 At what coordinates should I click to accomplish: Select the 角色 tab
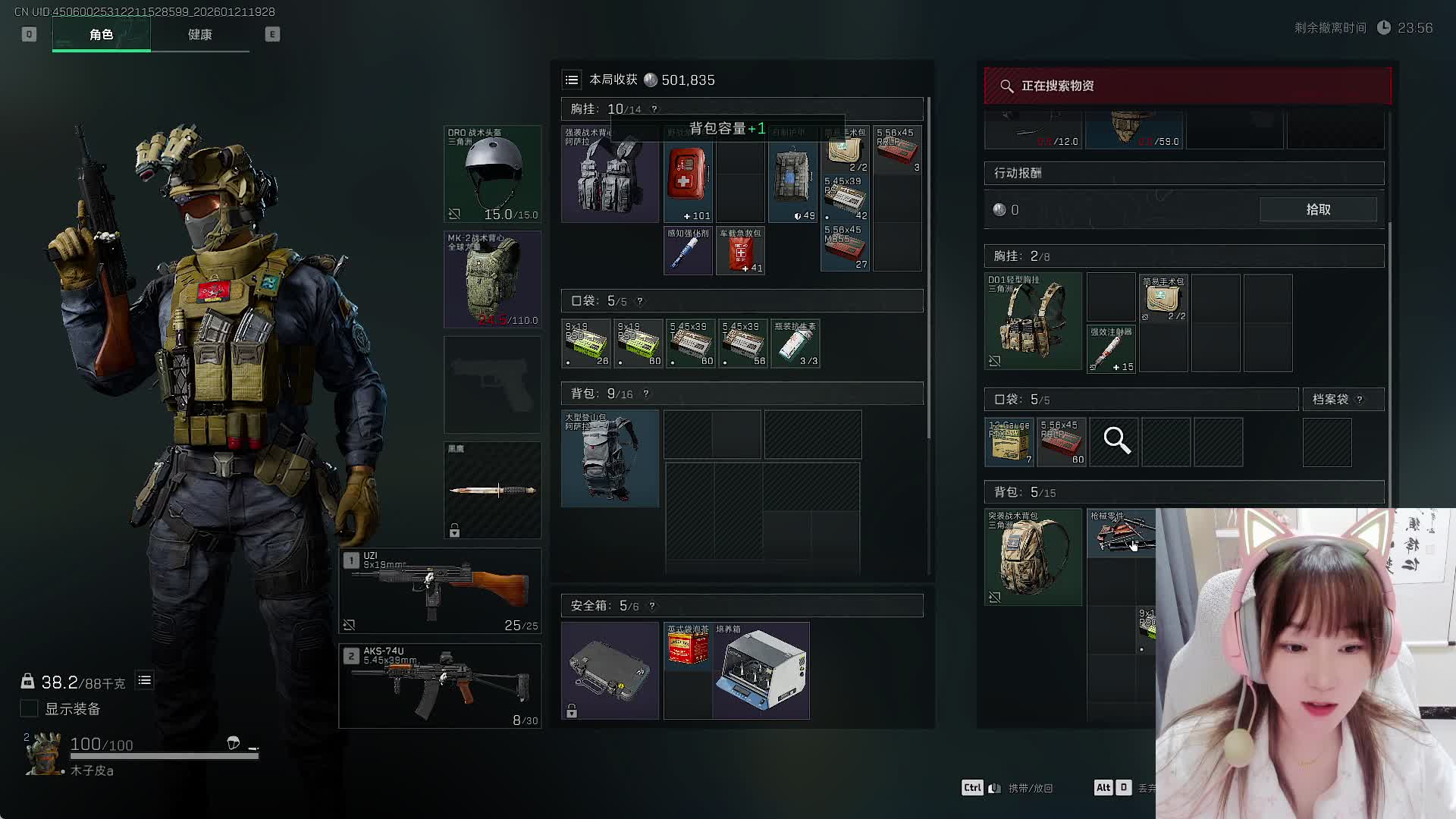(x=101, y=35)
